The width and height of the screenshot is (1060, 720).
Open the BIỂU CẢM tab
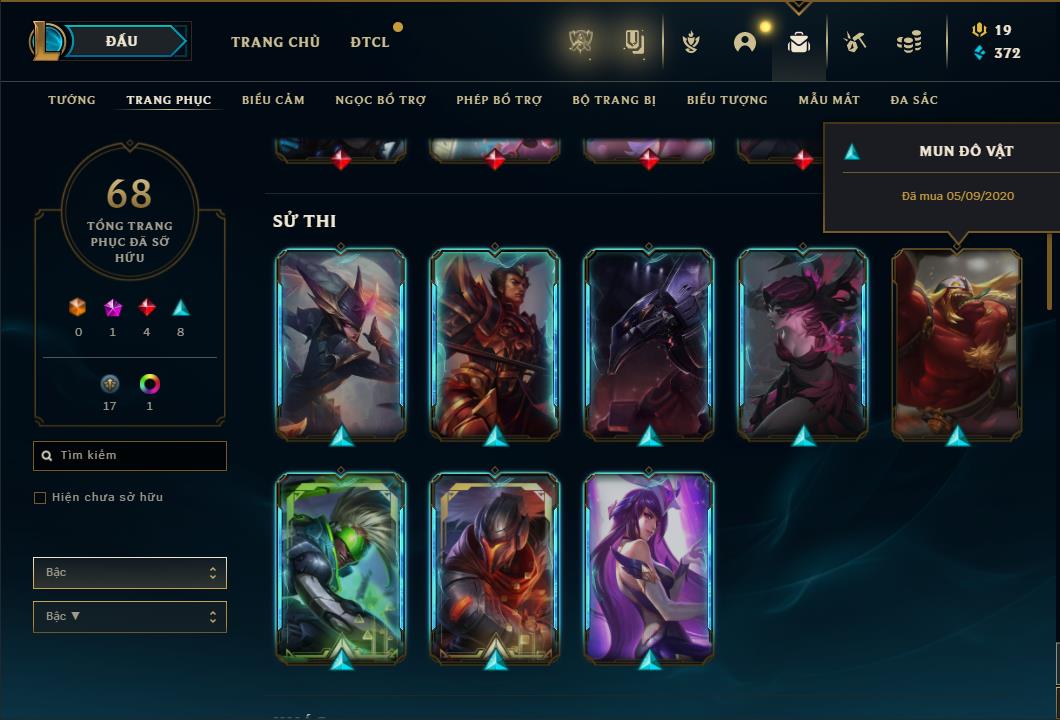pyautogui.click(x=273, y=100)
